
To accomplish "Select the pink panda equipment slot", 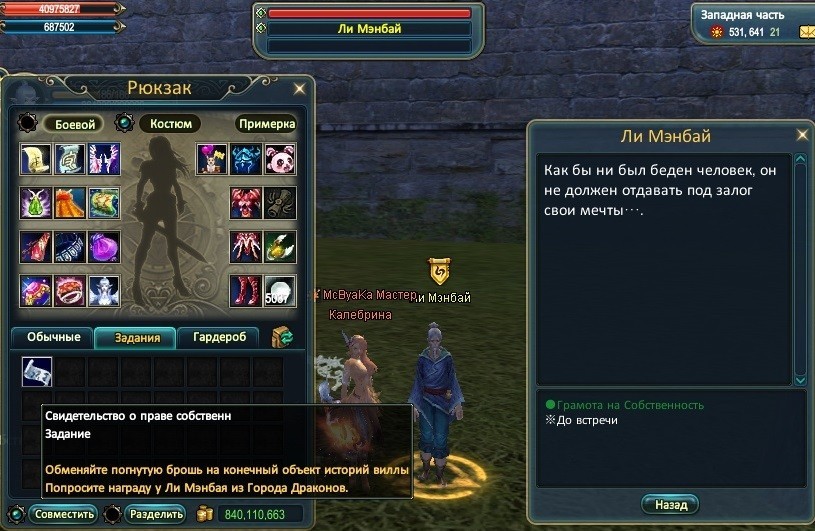I will (279, 159).
